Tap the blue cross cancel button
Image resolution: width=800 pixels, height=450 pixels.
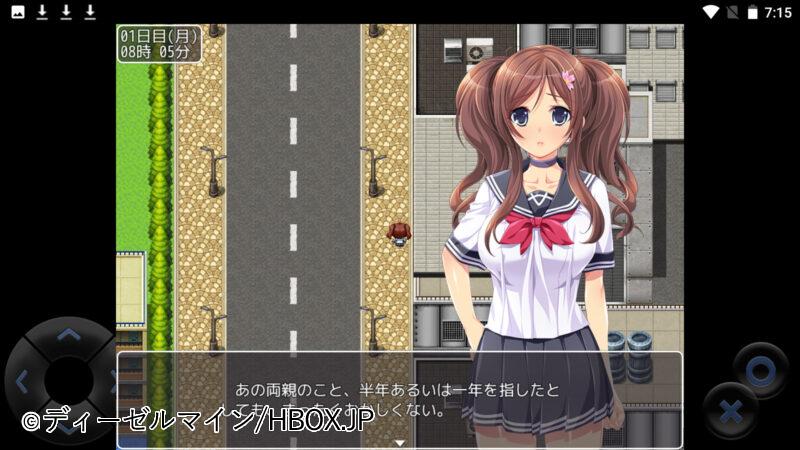tap(730, 411)
